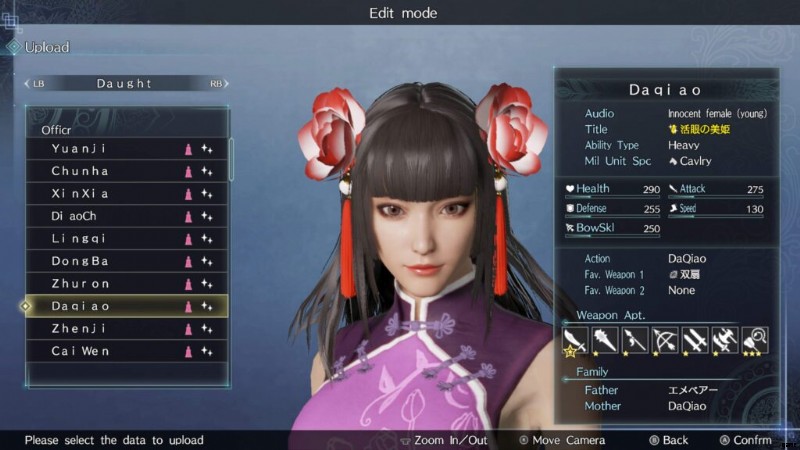Select Yuanji in the officer list
The width and height of the screenshot is (800, 450).
tap(127, 148)
